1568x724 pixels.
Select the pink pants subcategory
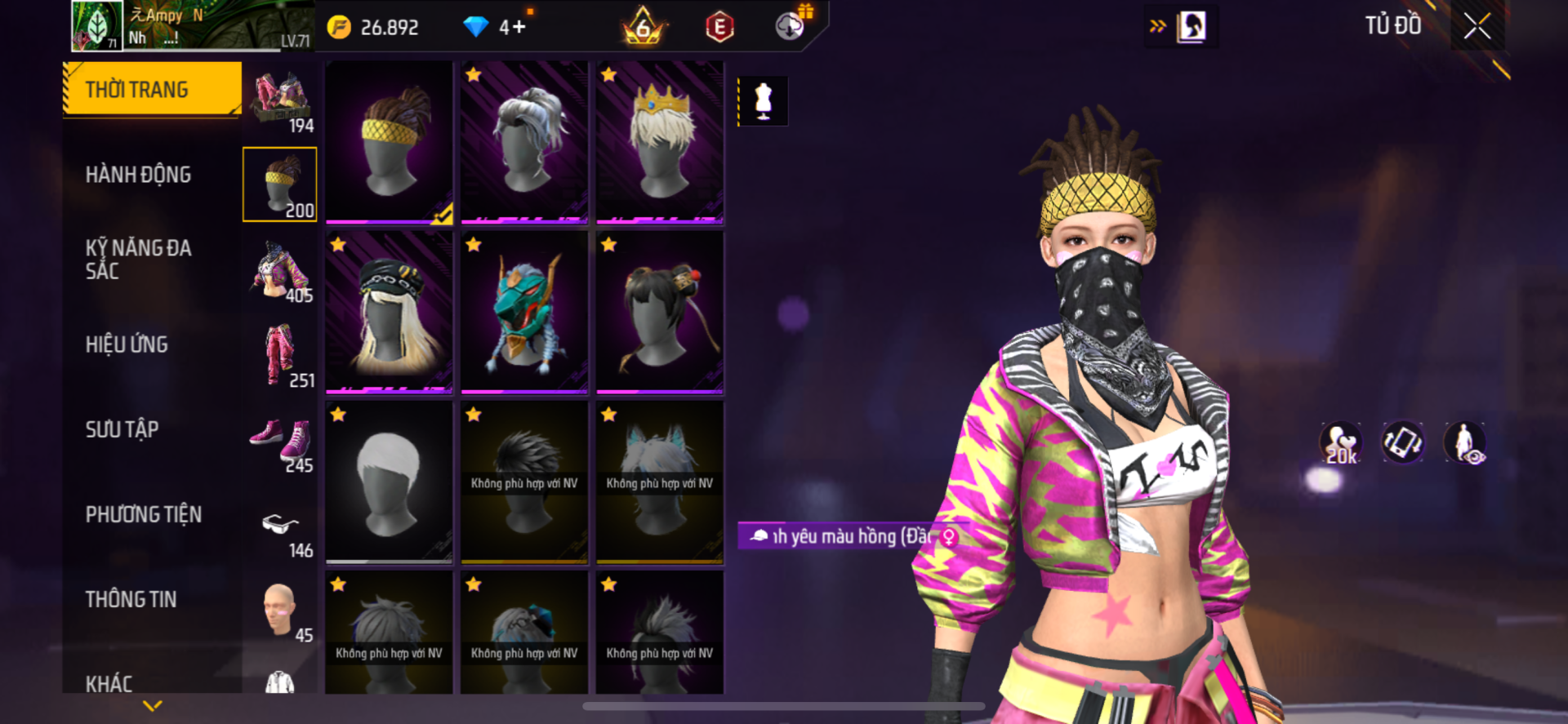click(x=281, y=354)
